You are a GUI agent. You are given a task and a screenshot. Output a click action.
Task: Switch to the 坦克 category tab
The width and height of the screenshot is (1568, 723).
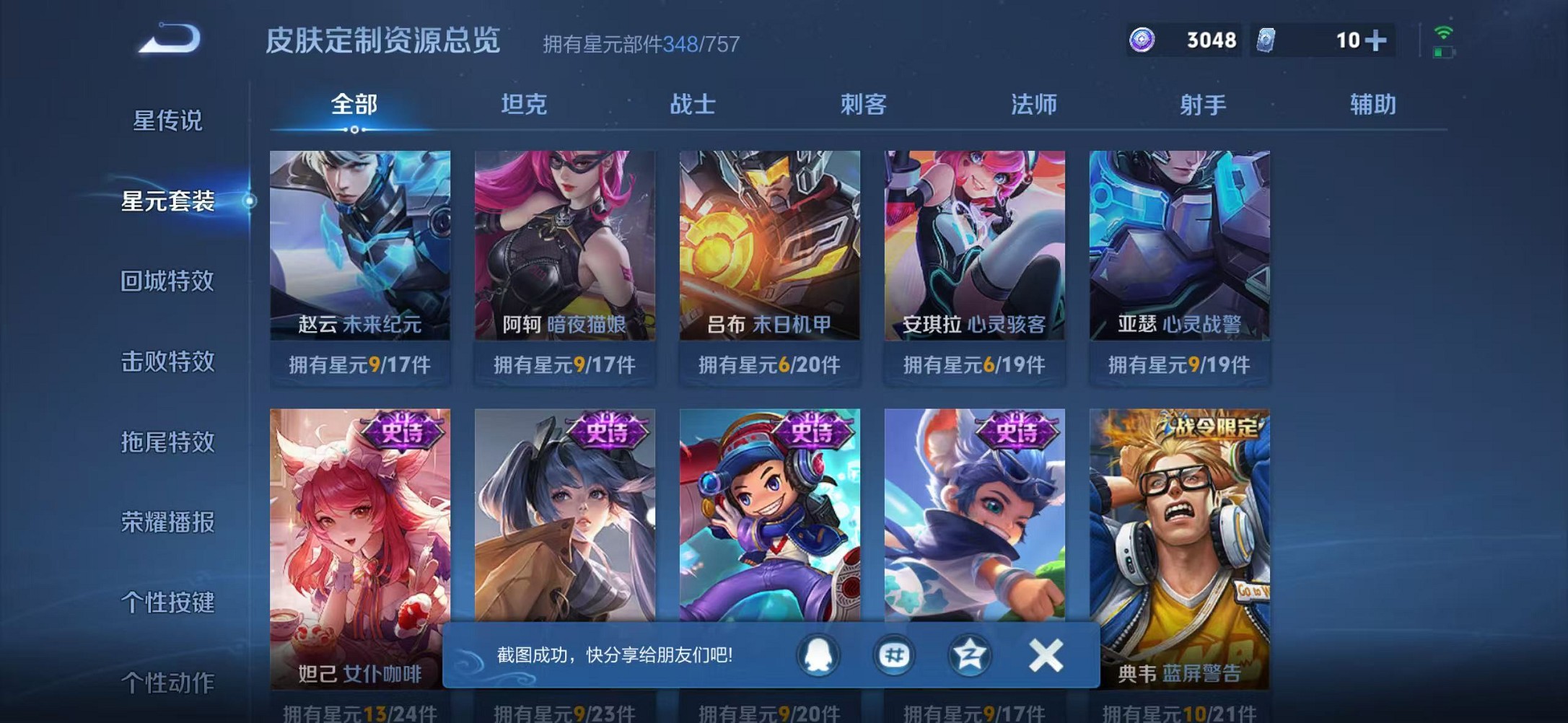click(525, 105)
